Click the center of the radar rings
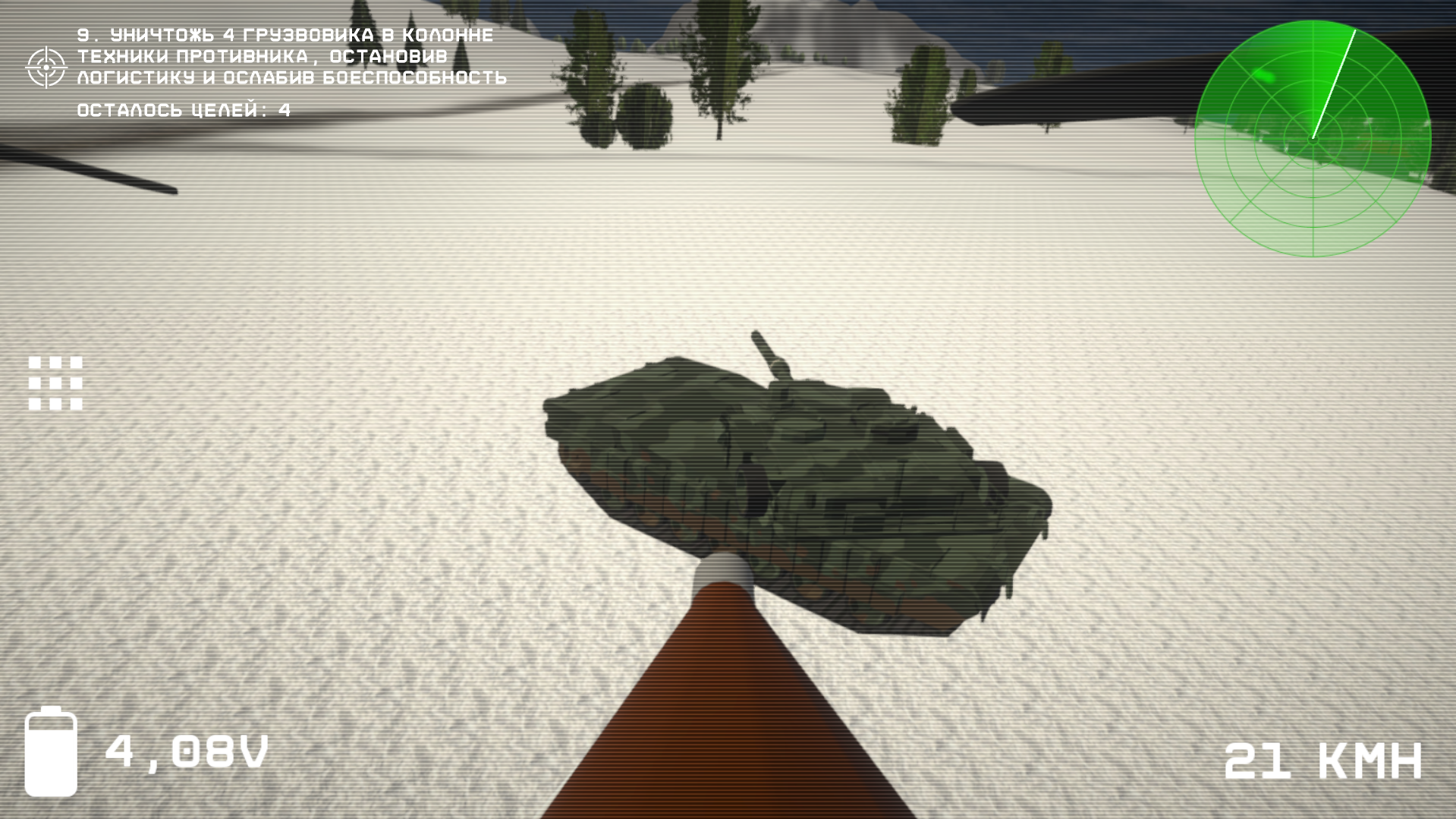Image resolution: width=1456 pixels, height=819 pixels. (1312, 140)
